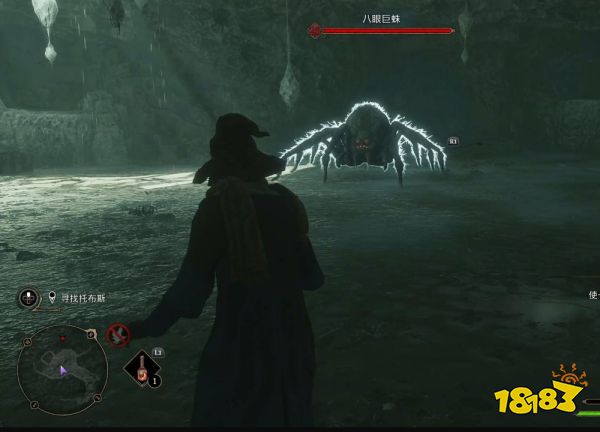This screenshot has width=600, height=432.
Task: Click the purple player arrow on minimap
Action: pos(63,371)
